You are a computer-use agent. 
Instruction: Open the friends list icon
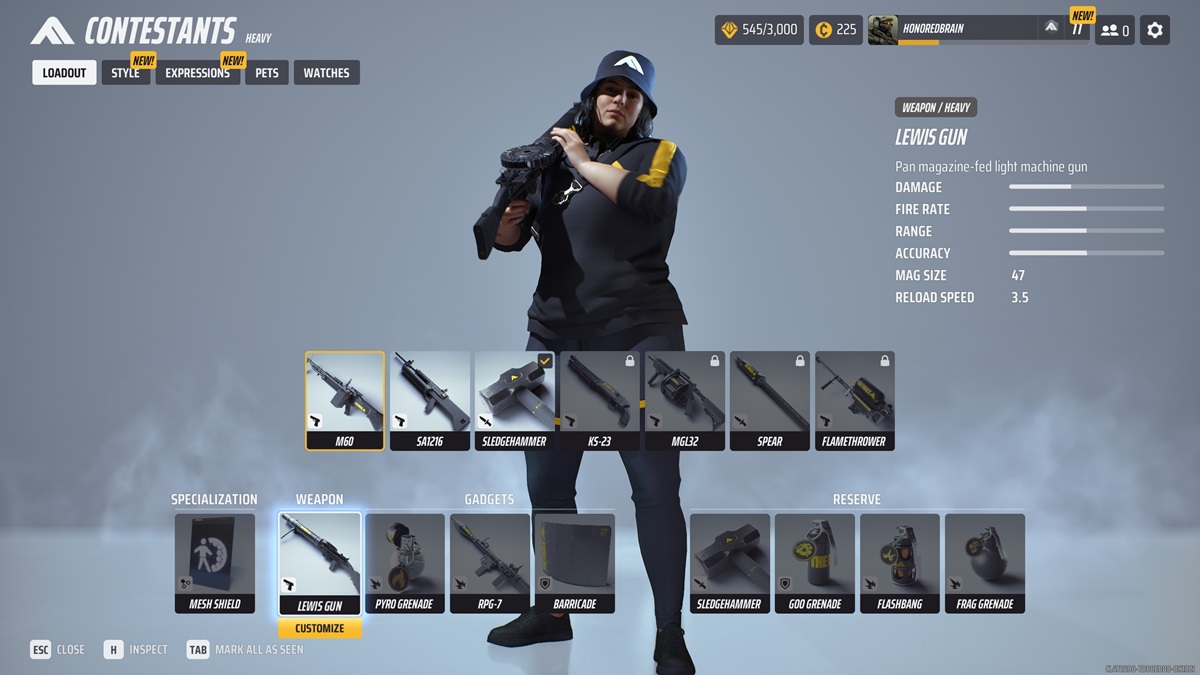[1114, 30]
